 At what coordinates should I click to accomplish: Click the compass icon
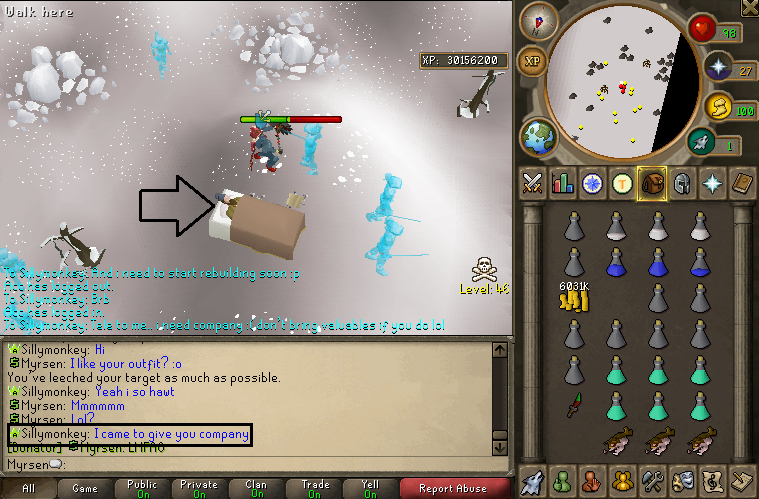tap(545, 22)
